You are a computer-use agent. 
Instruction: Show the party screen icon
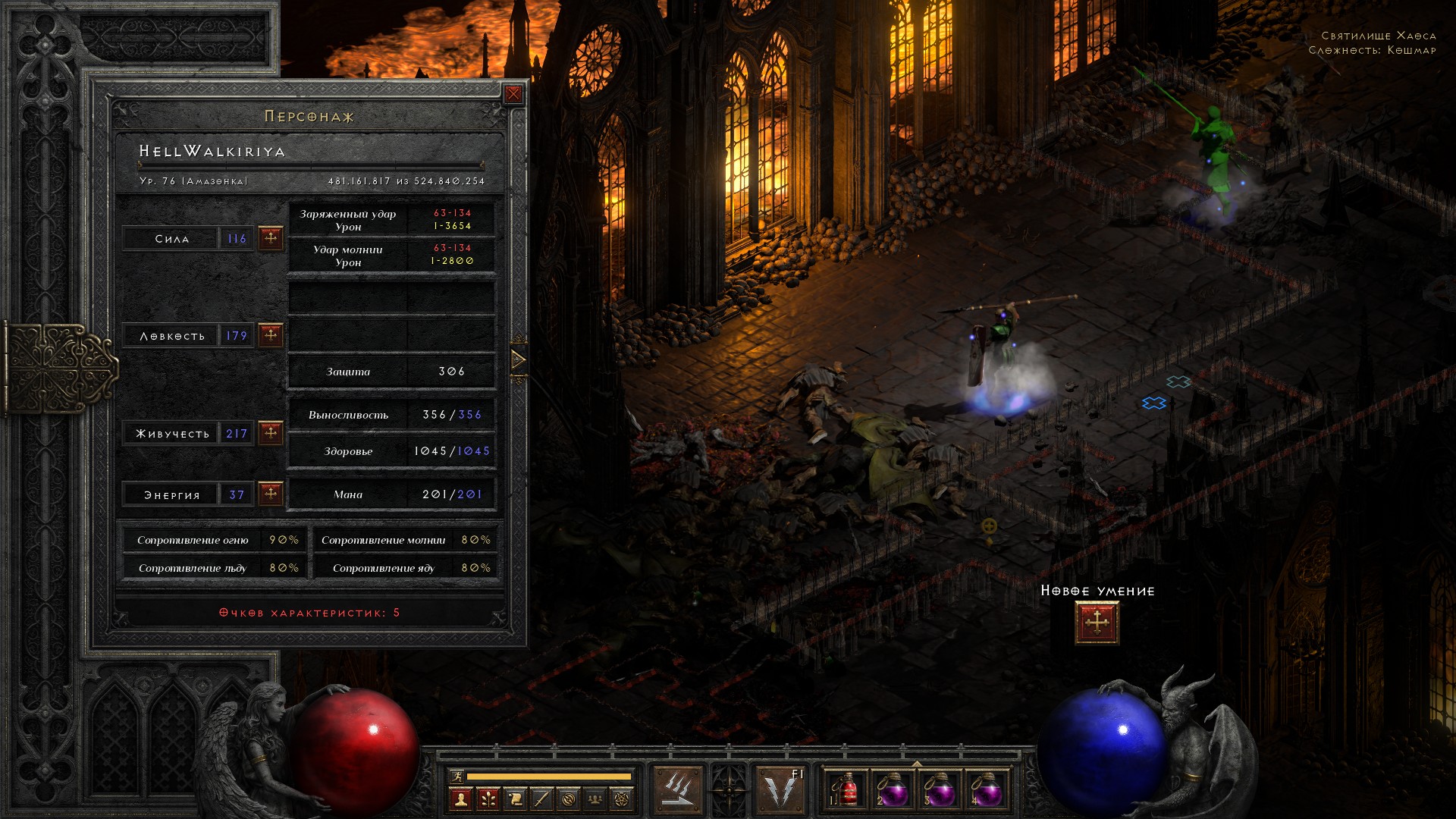(595, 799)
